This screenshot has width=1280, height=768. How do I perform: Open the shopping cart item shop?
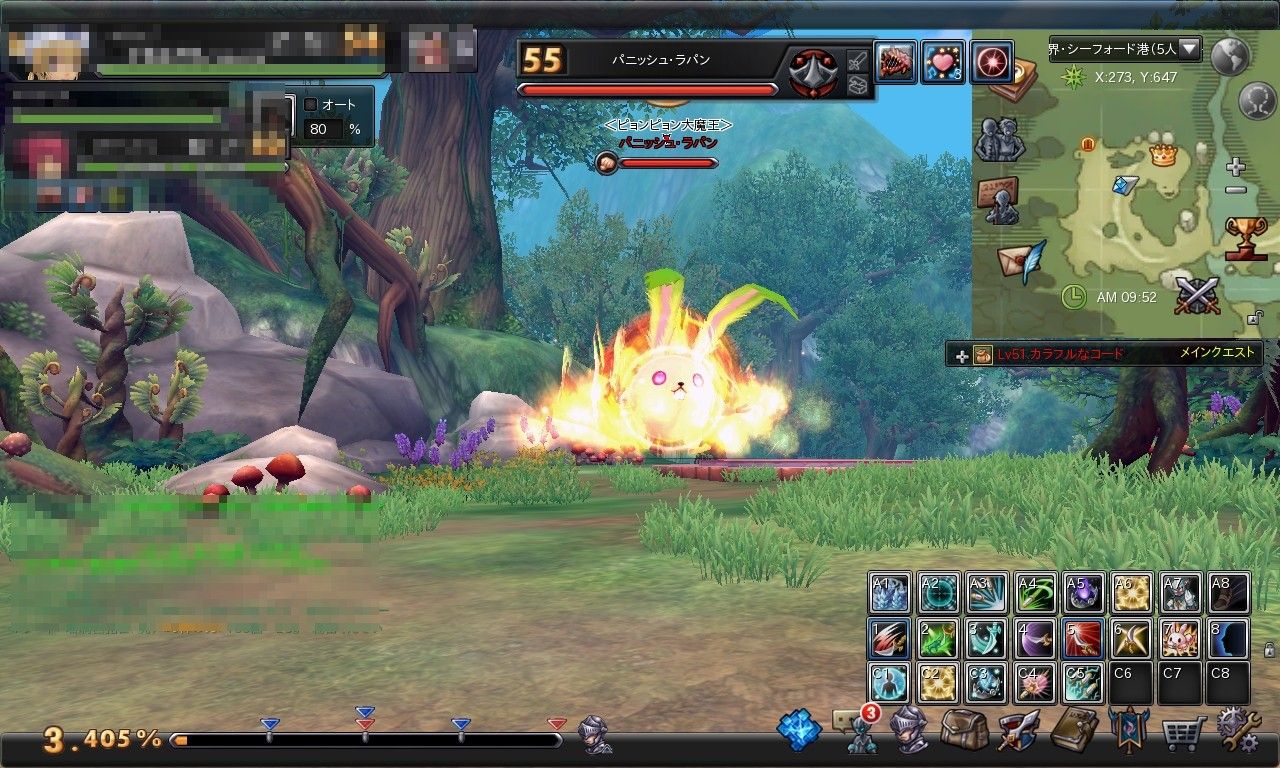tap(1183, 732)
